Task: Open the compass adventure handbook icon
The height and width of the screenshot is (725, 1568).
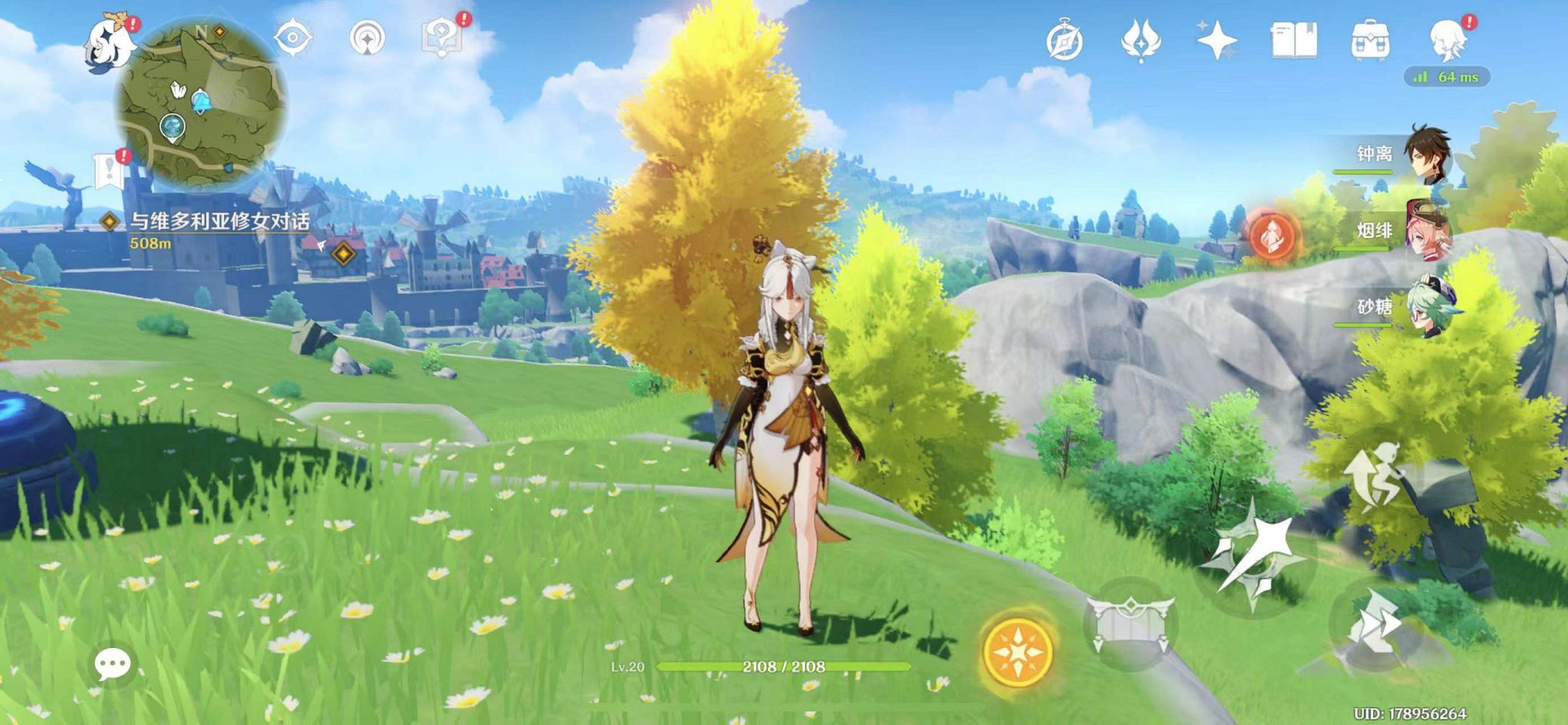Action: point(1064,41)
